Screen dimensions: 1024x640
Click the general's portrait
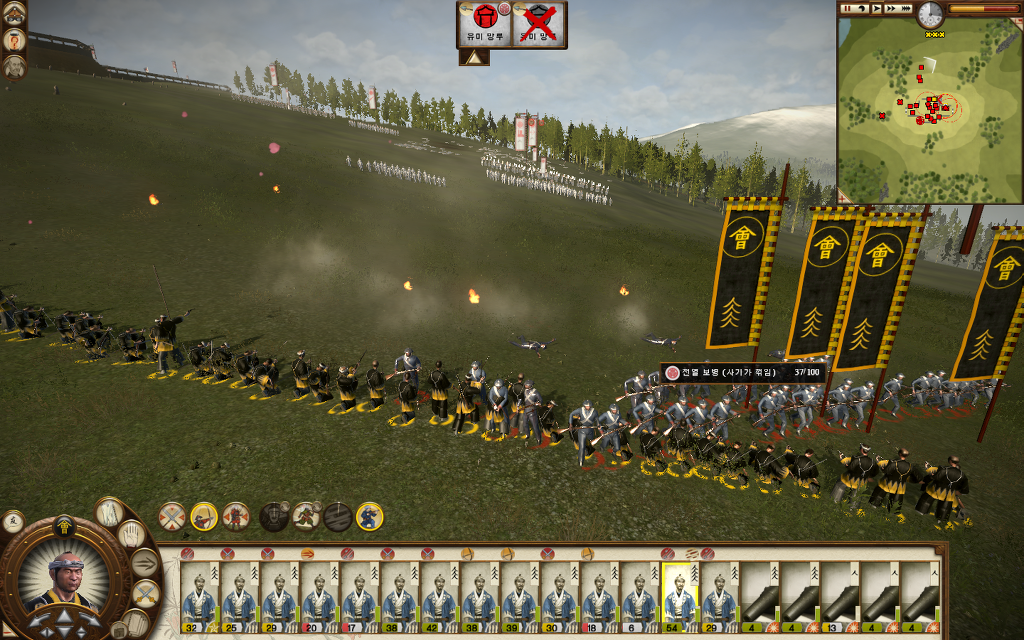(x=65, y=579)
